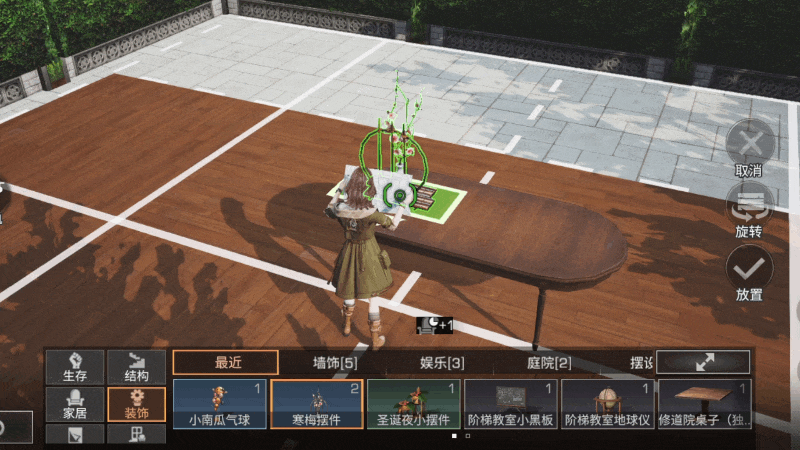Switch to the 最近 recent tab

225,362
